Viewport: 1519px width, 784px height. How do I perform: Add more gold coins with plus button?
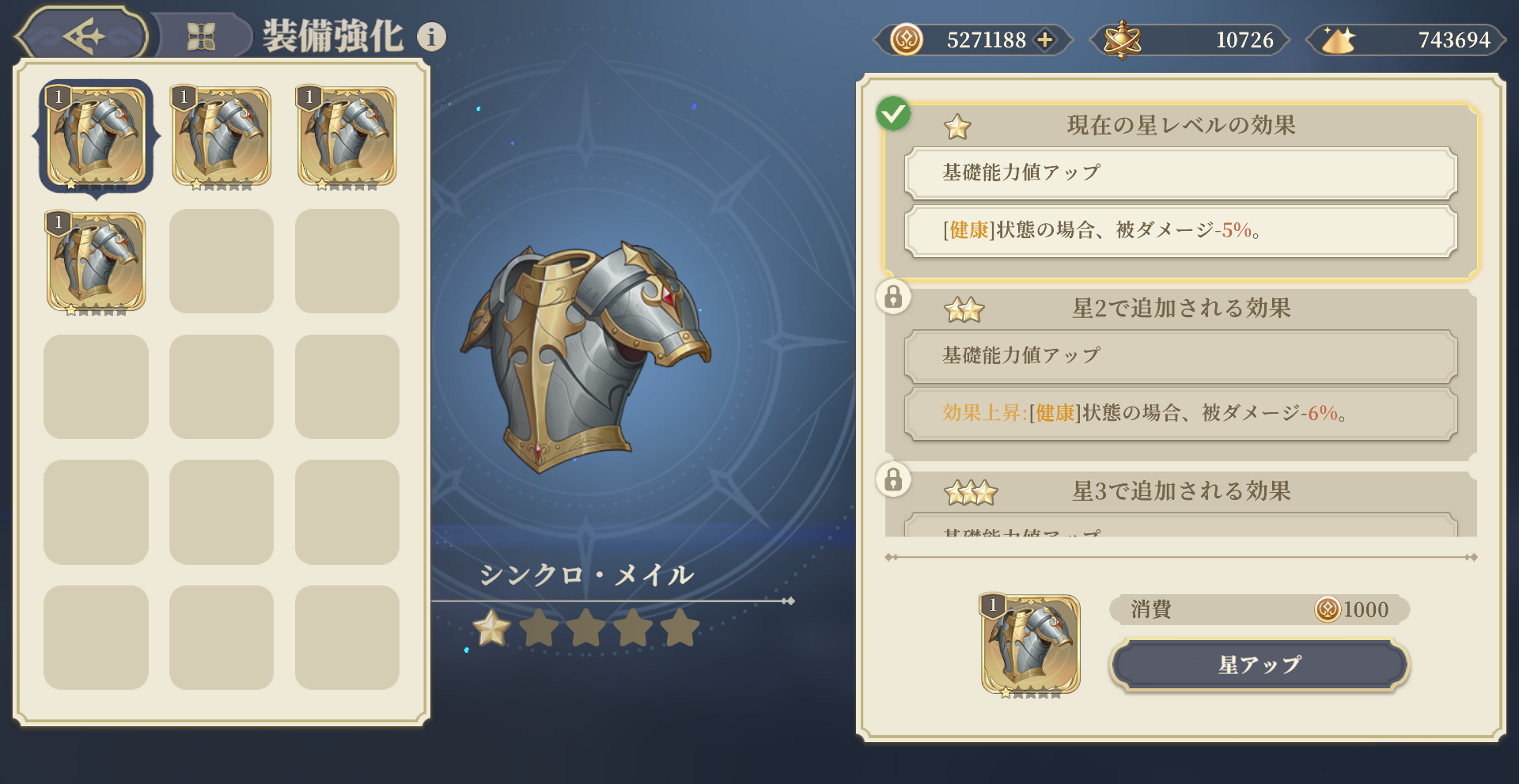click(x=1045, y=40)
